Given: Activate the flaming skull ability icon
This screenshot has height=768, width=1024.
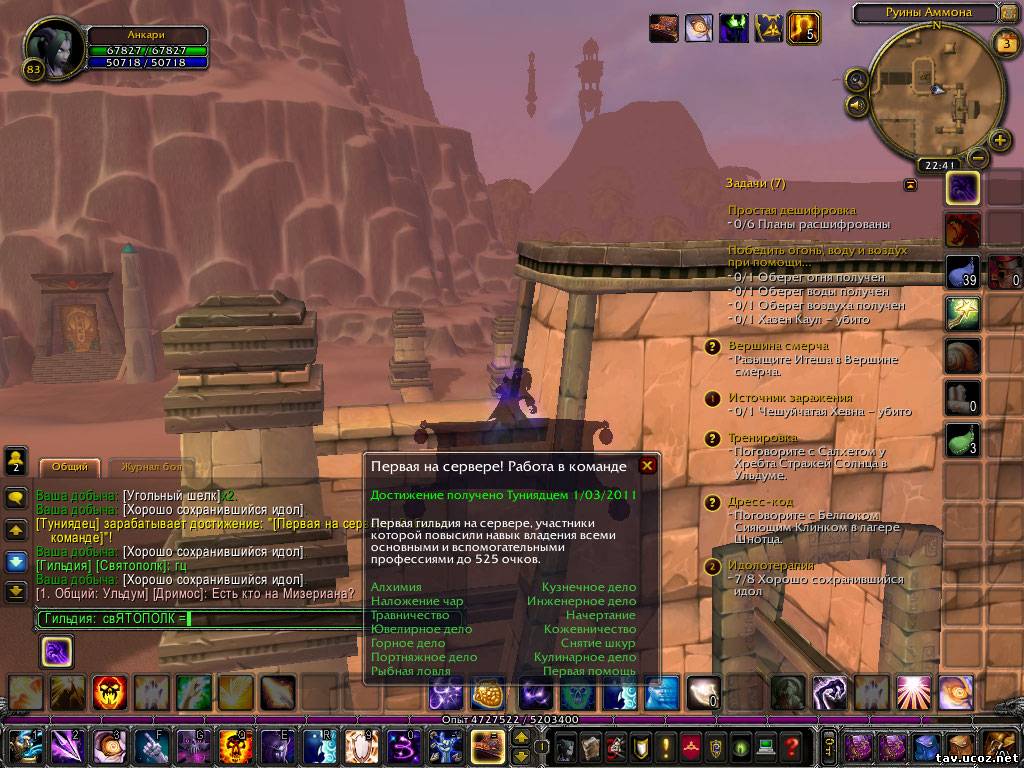Looking at the screenshot, I should point(108,691).
